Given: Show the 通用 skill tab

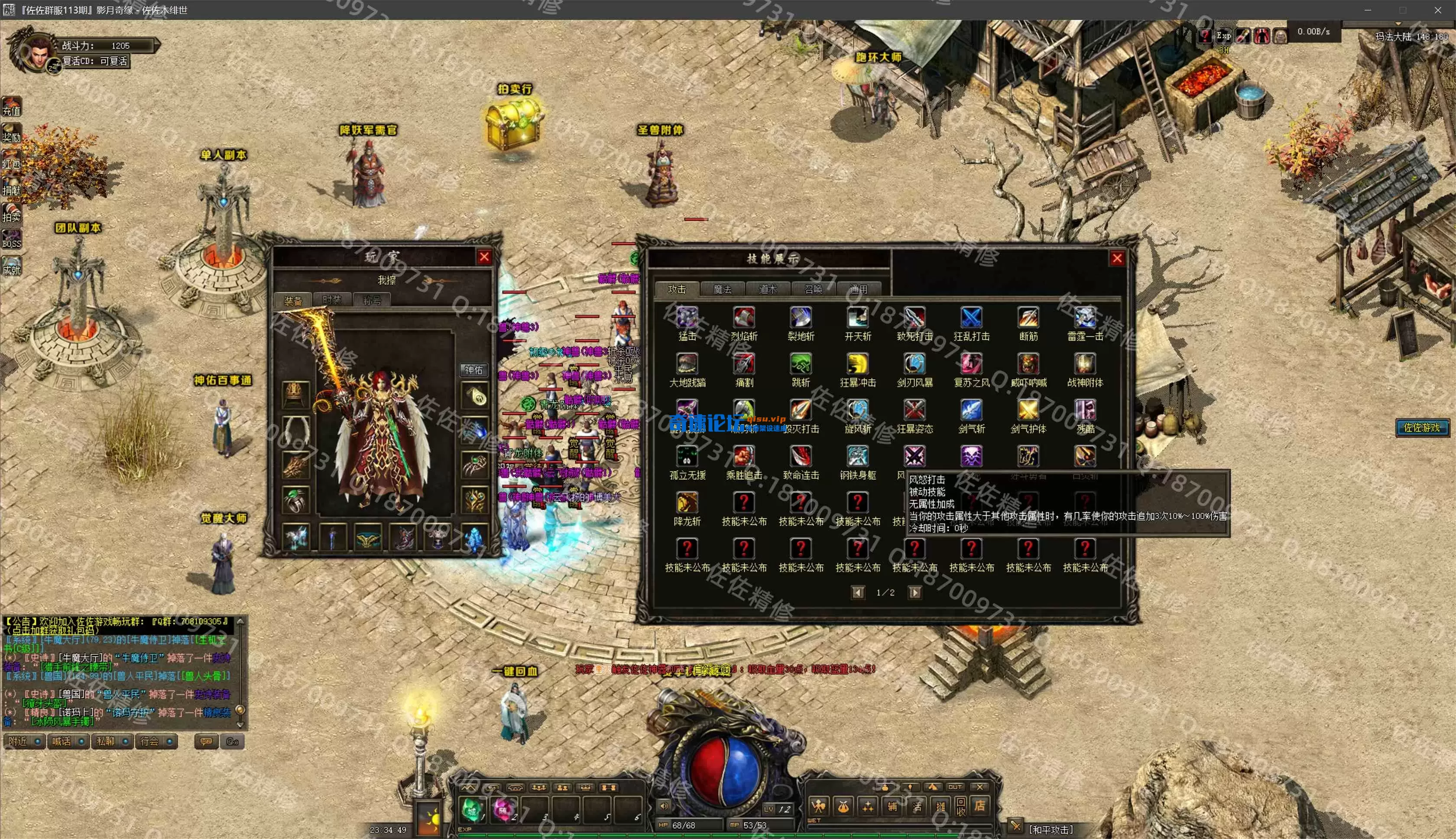Looking at the screenshot, I should click(x=859, y=289).
